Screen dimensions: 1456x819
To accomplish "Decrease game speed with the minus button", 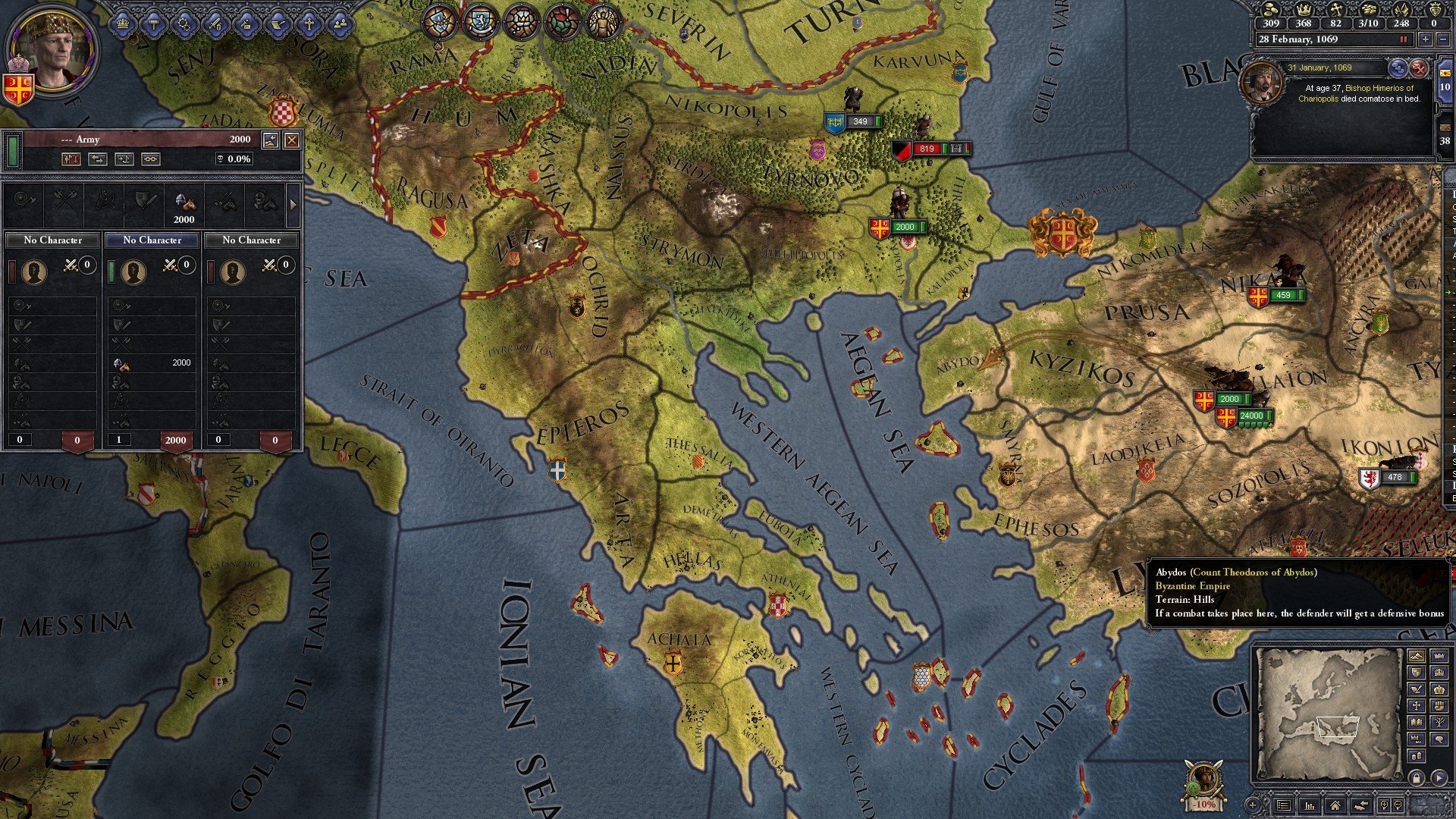I will pos(1442,39).
